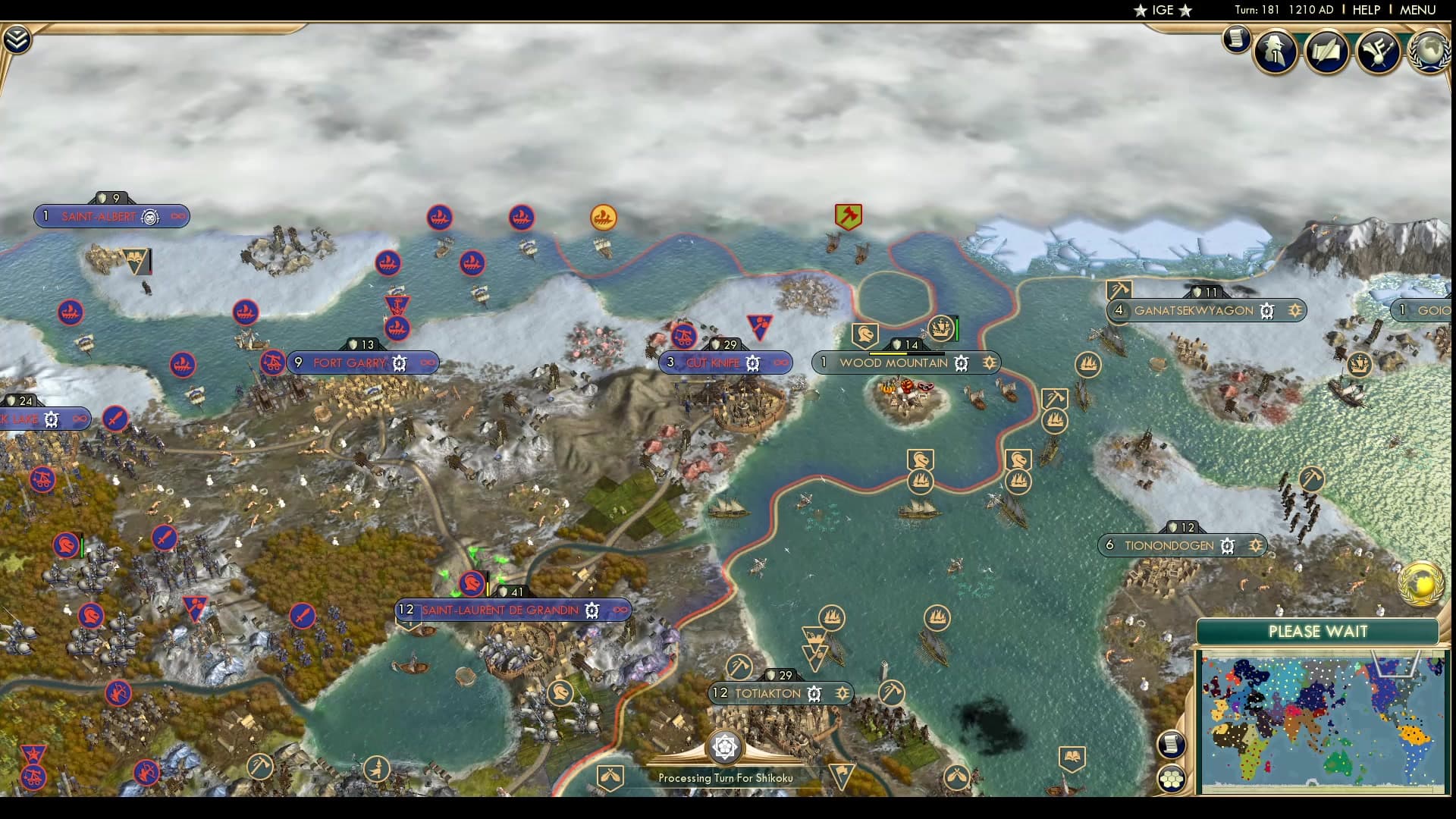Click the Processing Turn For Shikoku progress bar
Viewport: 1456px width, 819px height.
point(726,777)
